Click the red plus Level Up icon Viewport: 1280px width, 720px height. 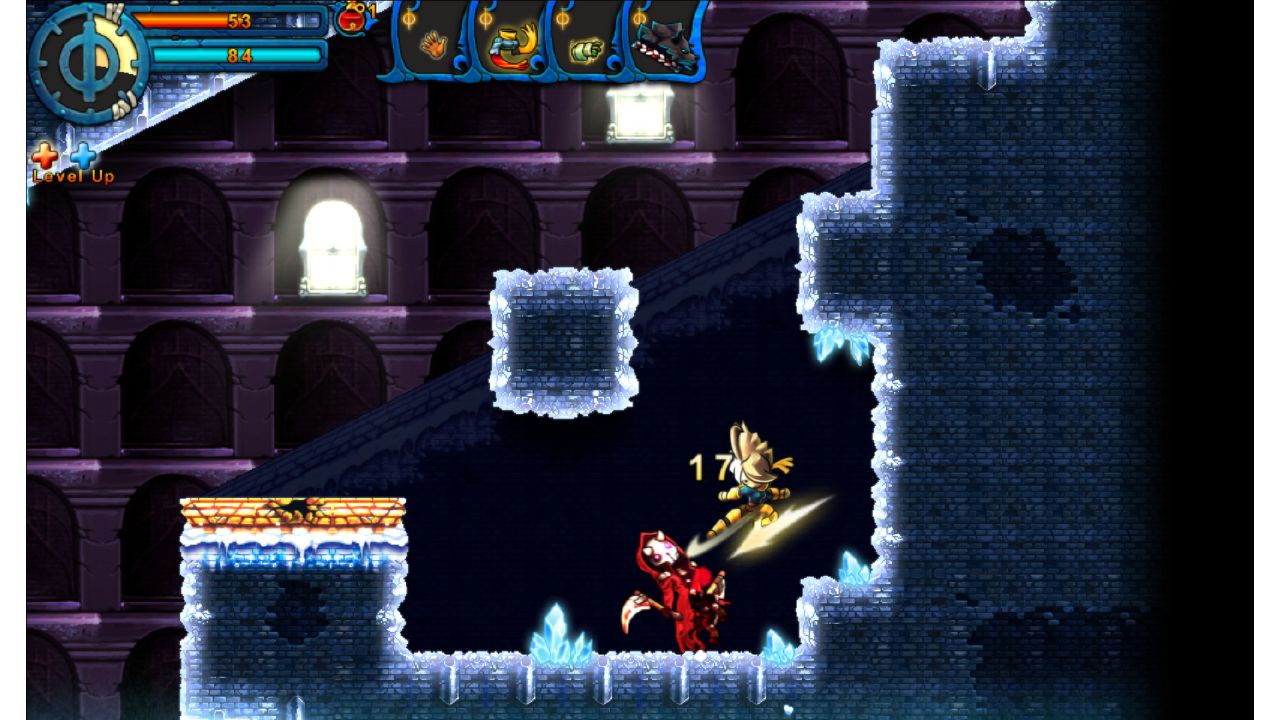click(45, 156)
